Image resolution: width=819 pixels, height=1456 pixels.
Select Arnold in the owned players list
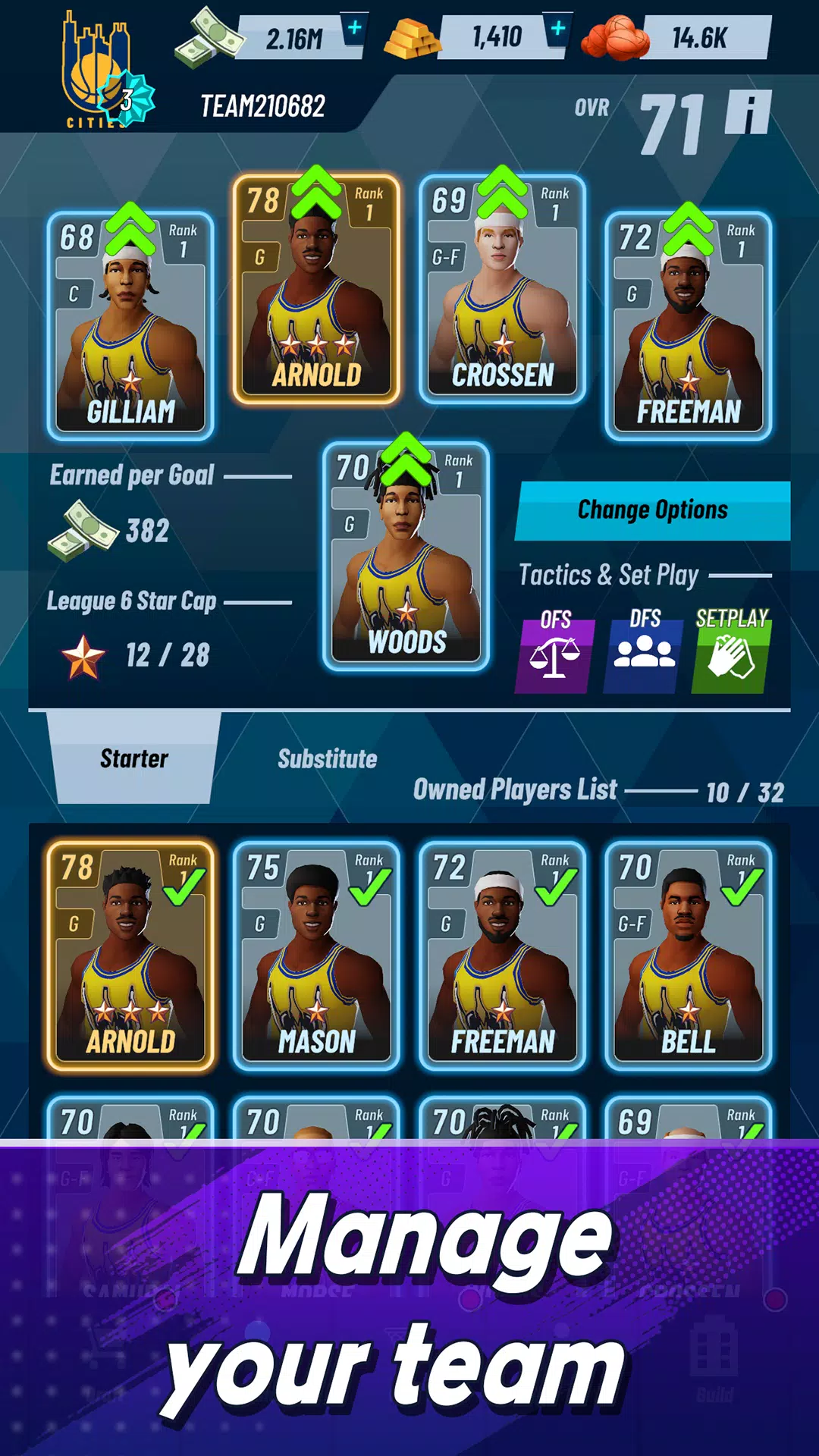click(130, 955)
